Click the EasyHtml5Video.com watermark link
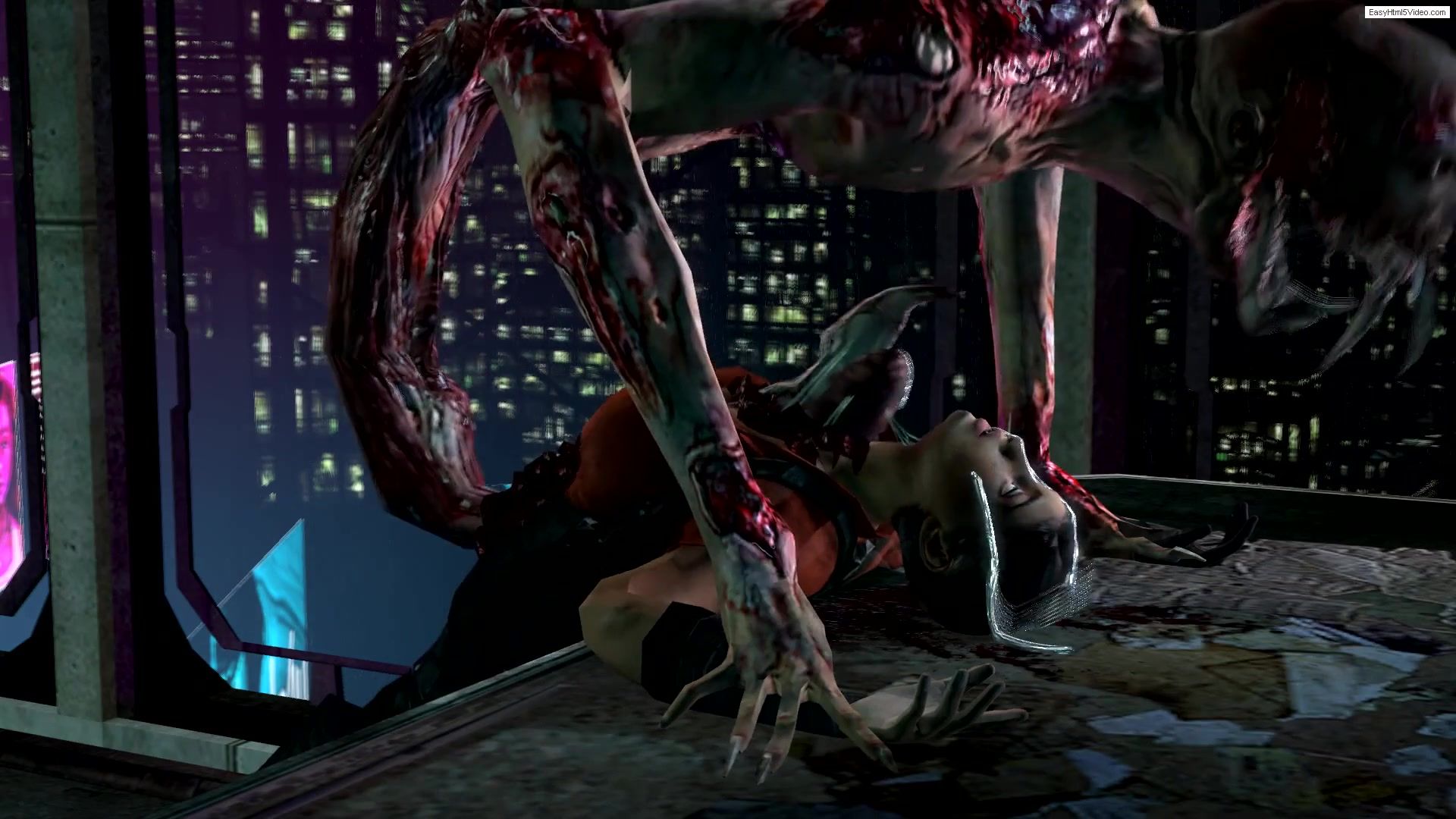Viewport: 1456px width, 819px height. (1408, 12)
